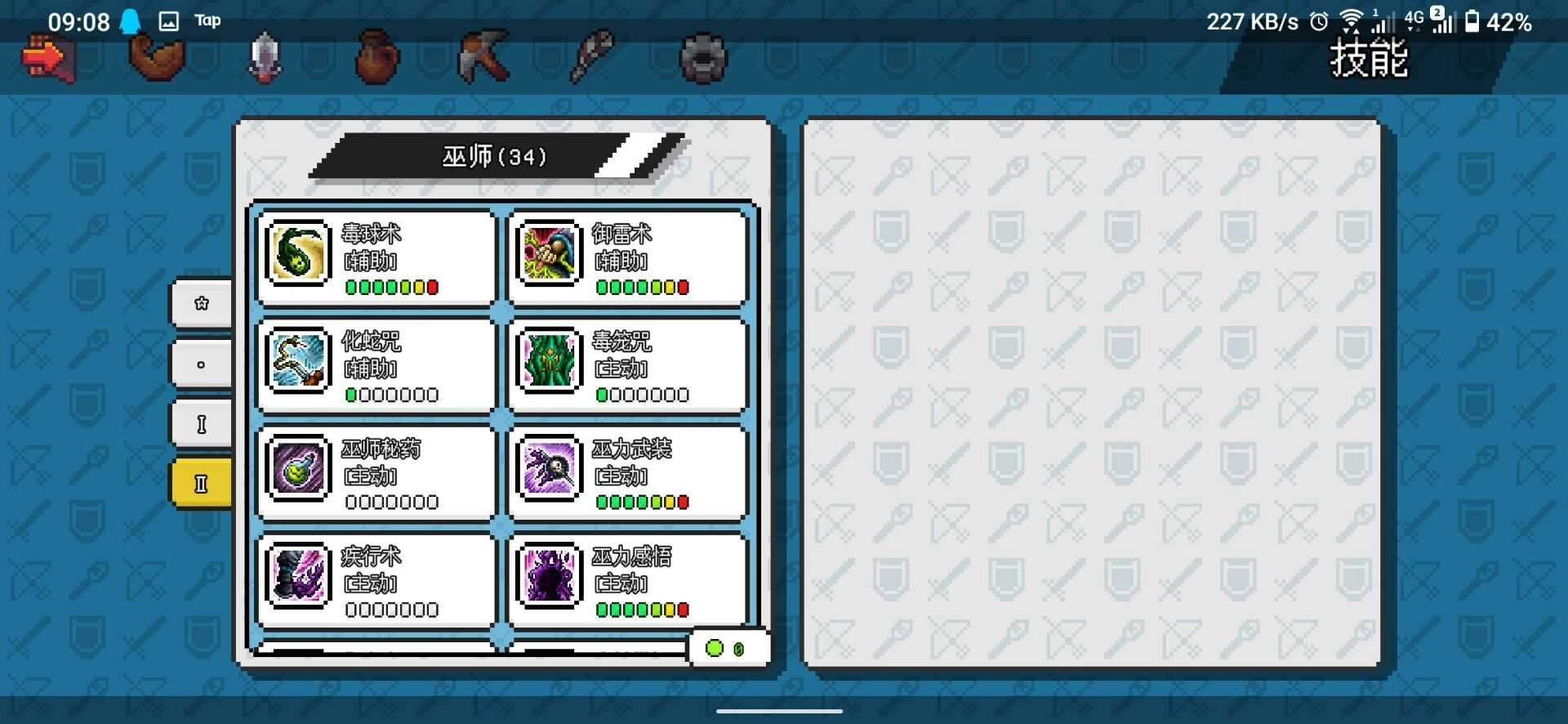This screenshot has height=724, width=1568.
Task: Enable the tier I skill filter
Action: pyautogui.click(x=200, y=422)
